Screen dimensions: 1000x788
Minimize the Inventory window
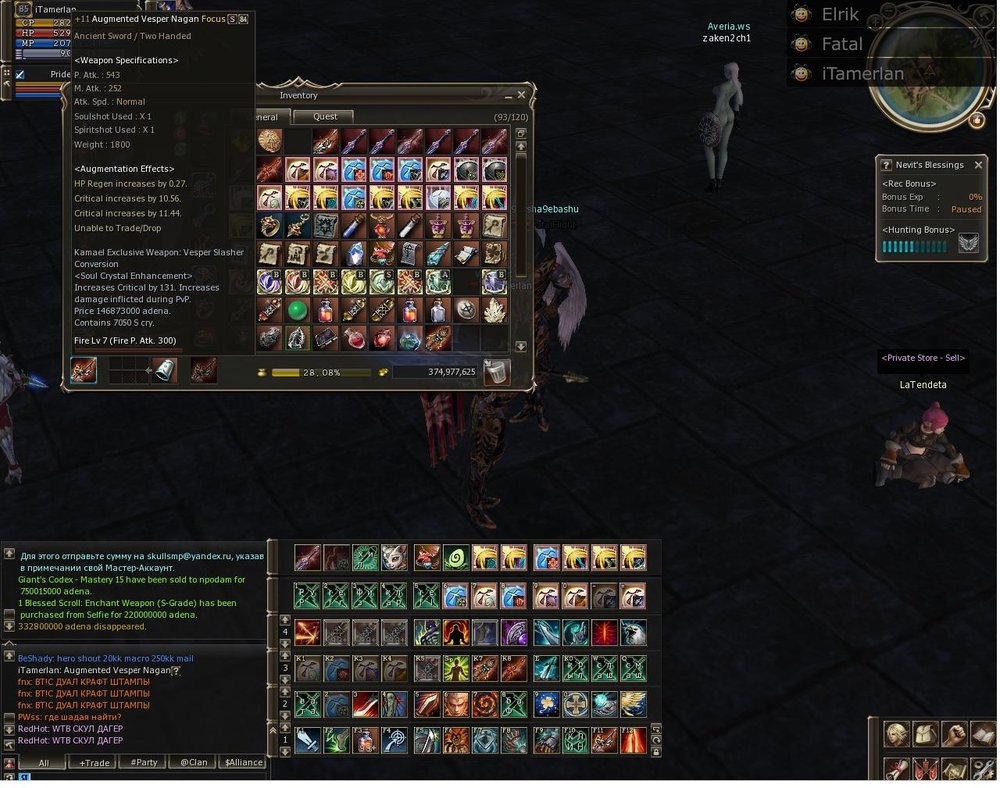click(506, 96)
